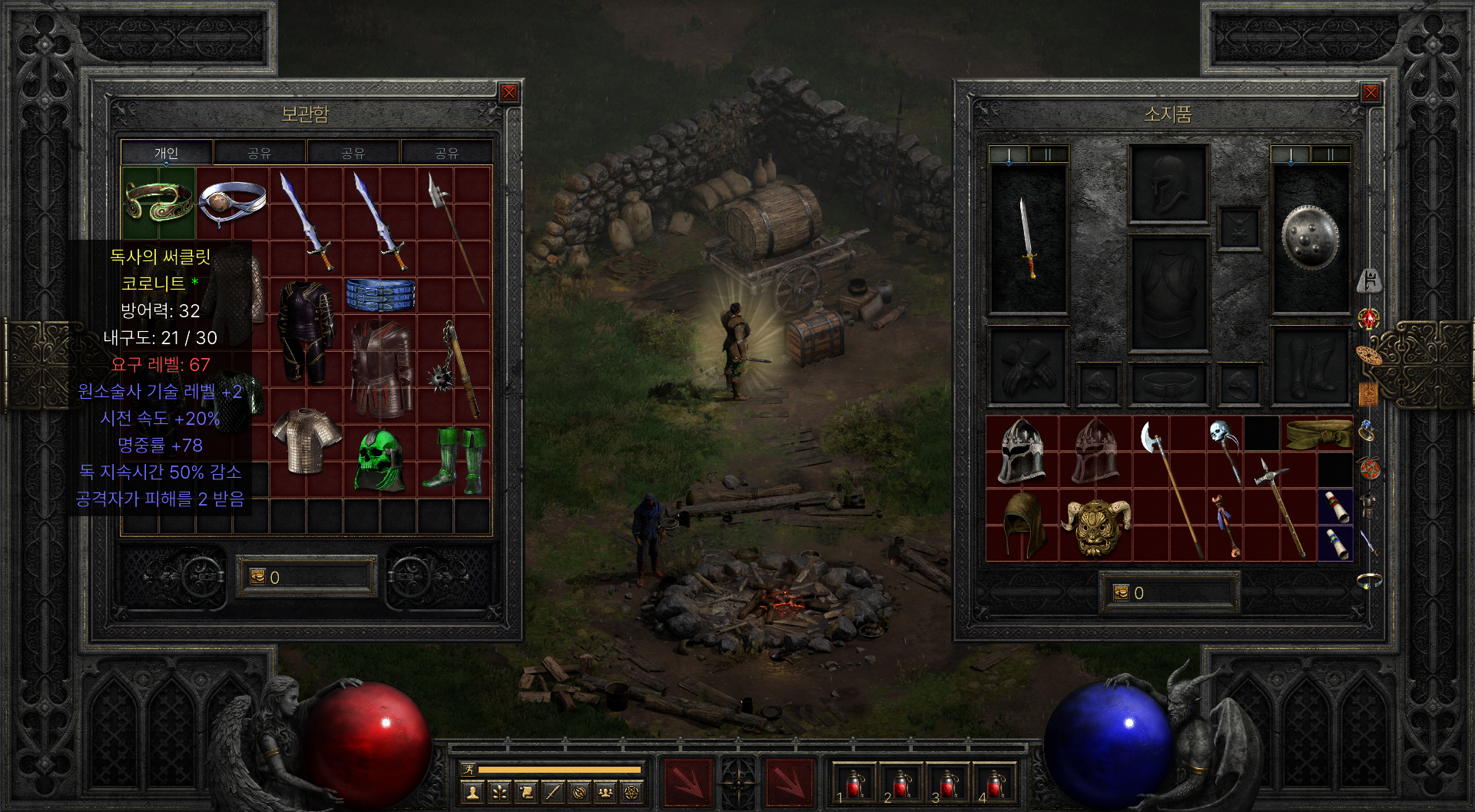Pick up the green coronet circlet
Image resolution: width=1475 pixels, height=812 pixels.
point(158,201)
